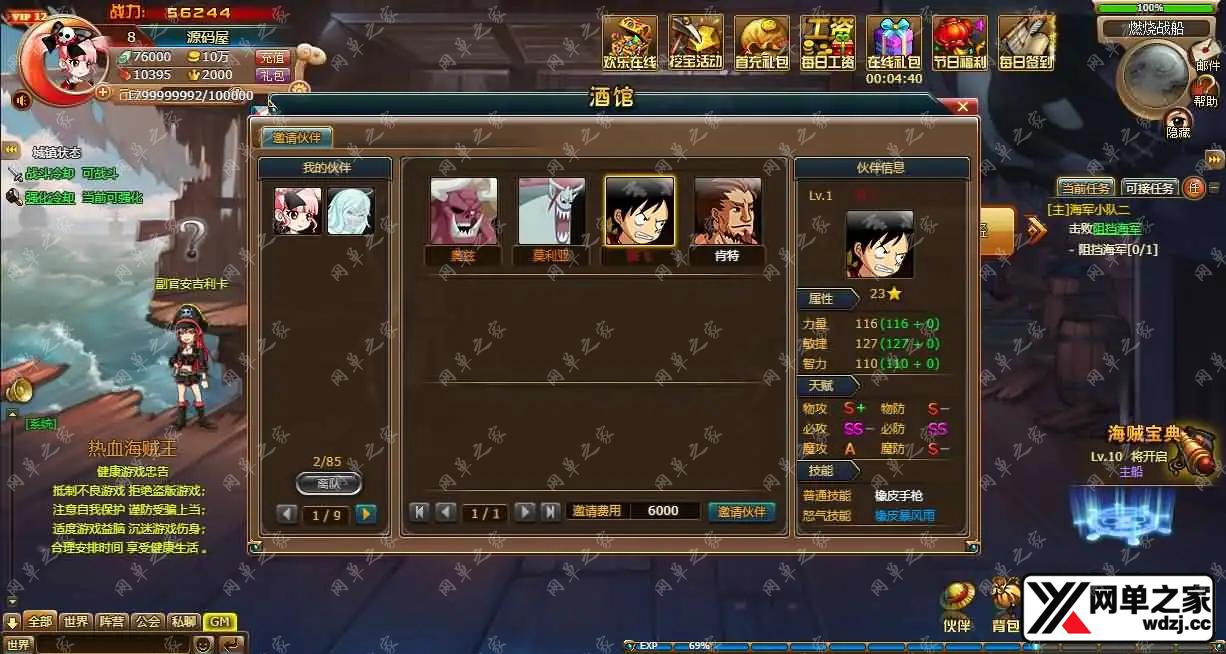The width and height of the screenshot is (1226, 654).
Task: Open the 首充礼包 gift icon
Action: point(761,43)
